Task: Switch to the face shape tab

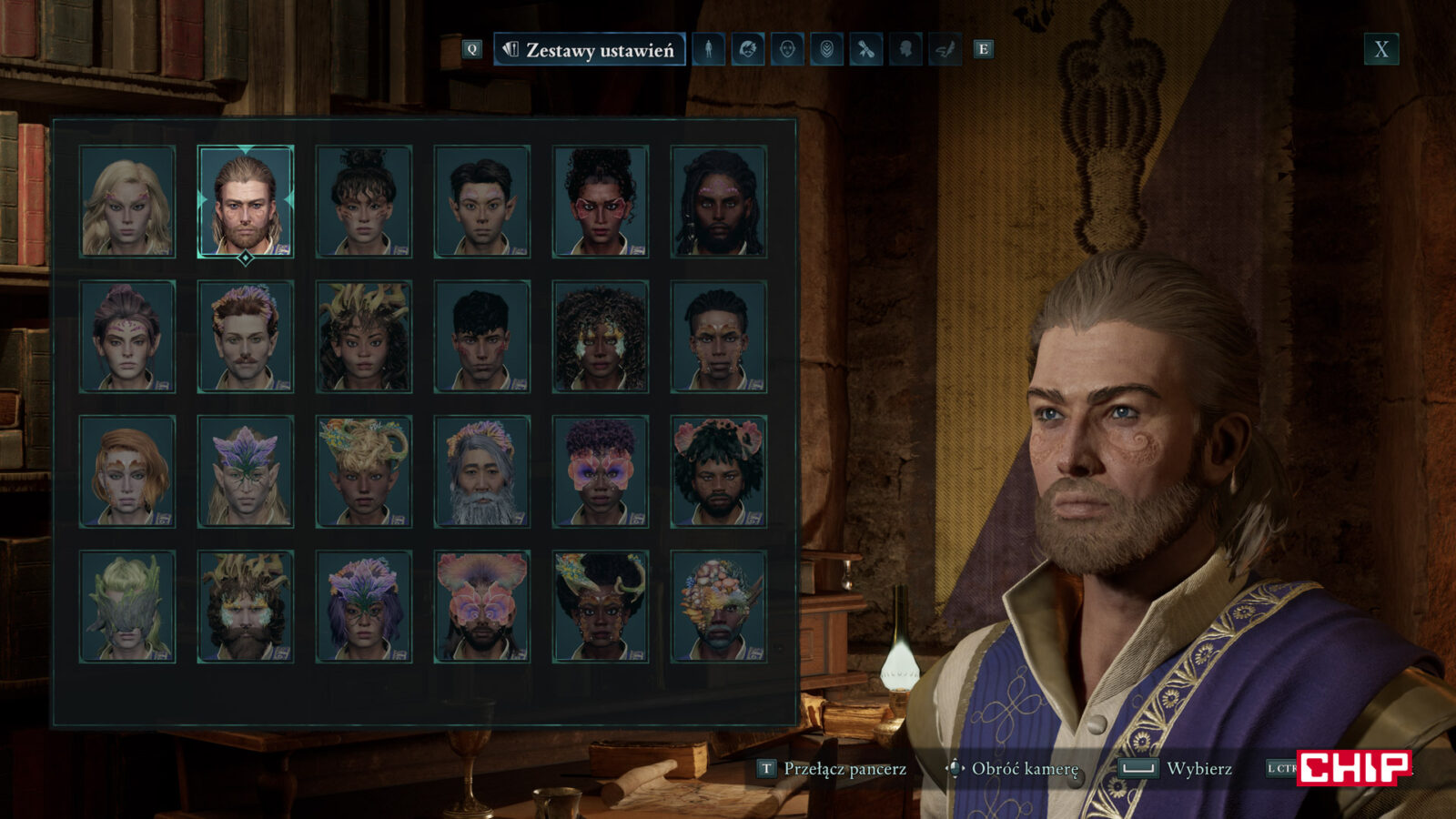Action: pyautogui.click(x=787, y=50)
